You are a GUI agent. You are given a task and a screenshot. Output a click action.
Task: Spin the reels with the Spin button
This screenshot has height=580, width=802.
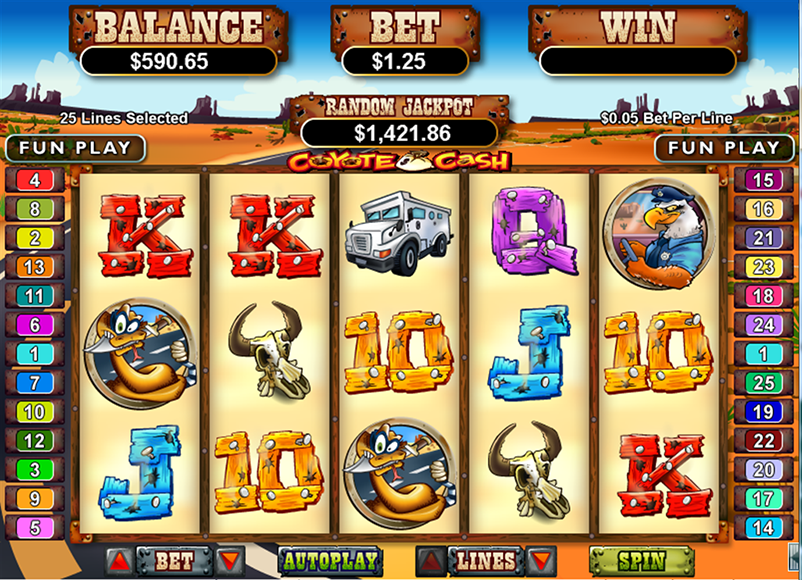tap(627, 561)
